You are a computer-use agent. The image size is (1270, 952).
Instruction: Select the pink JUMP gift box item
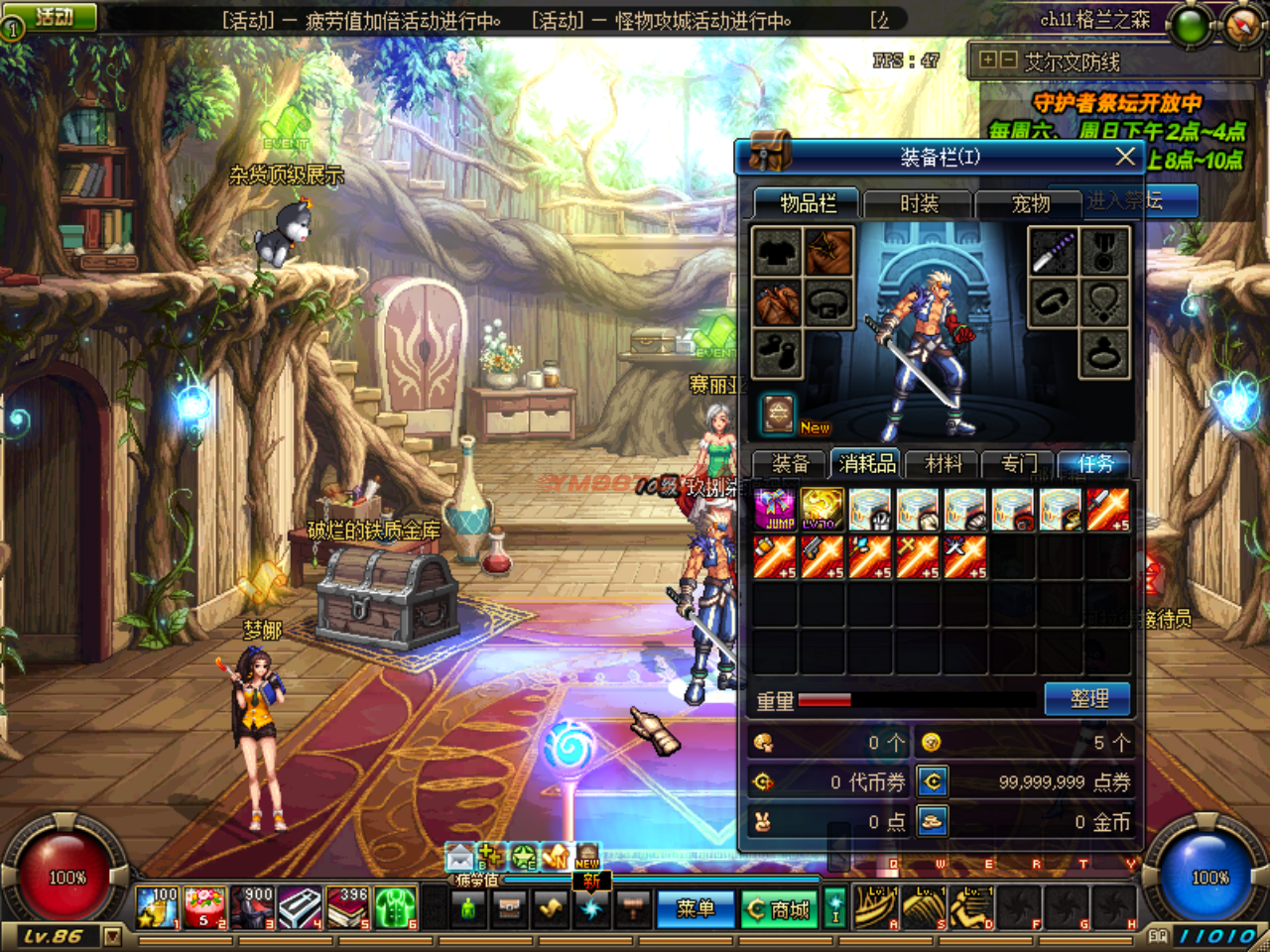point(775,510)
